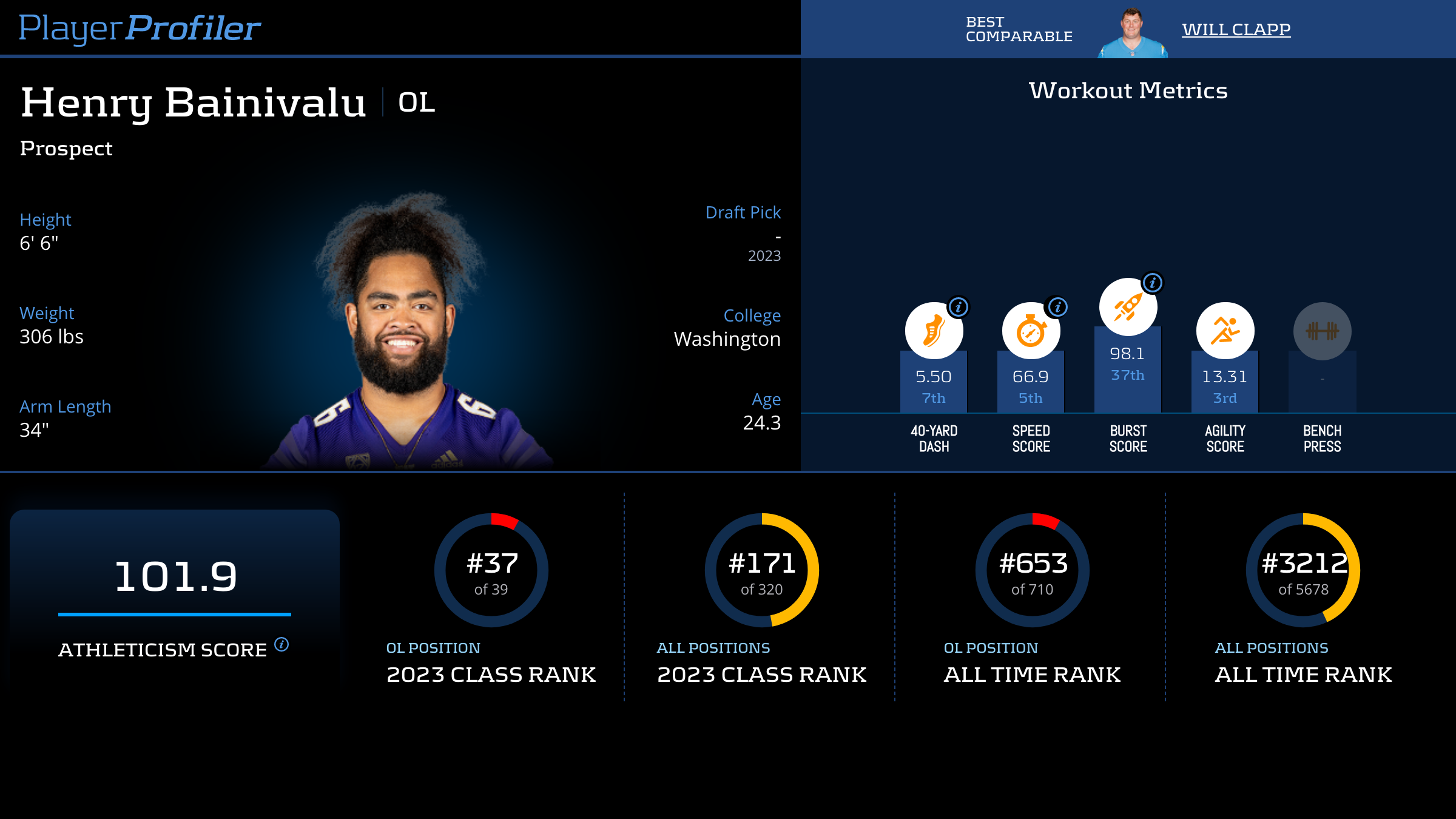Open the PlayerProfiler logo link
Screen dimensions: 1456x819
click(140, 28)
